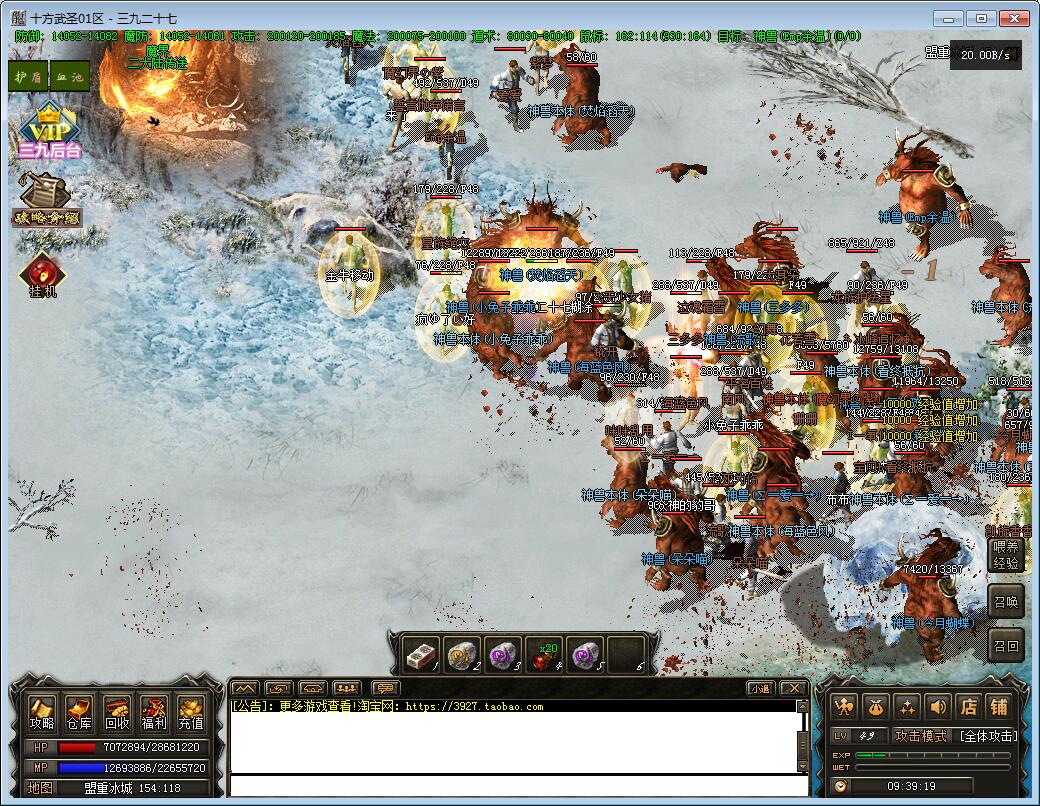Click the 召回 recall button
This screenshot has width=1040, height=806.
click(x=1006, y=646)
